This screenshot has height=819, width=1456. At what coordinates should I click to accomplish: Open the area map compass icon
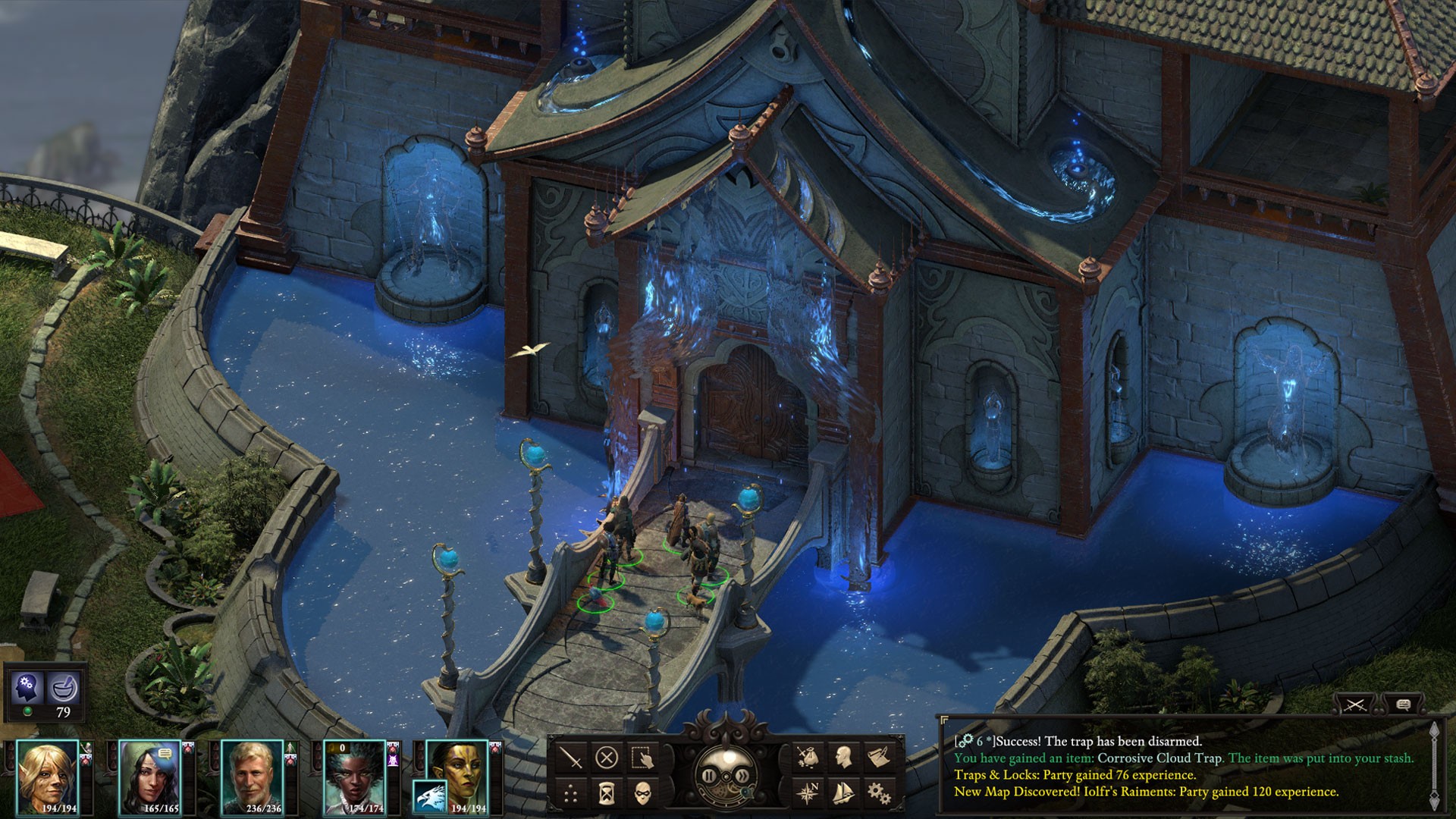tap(808, 794)
